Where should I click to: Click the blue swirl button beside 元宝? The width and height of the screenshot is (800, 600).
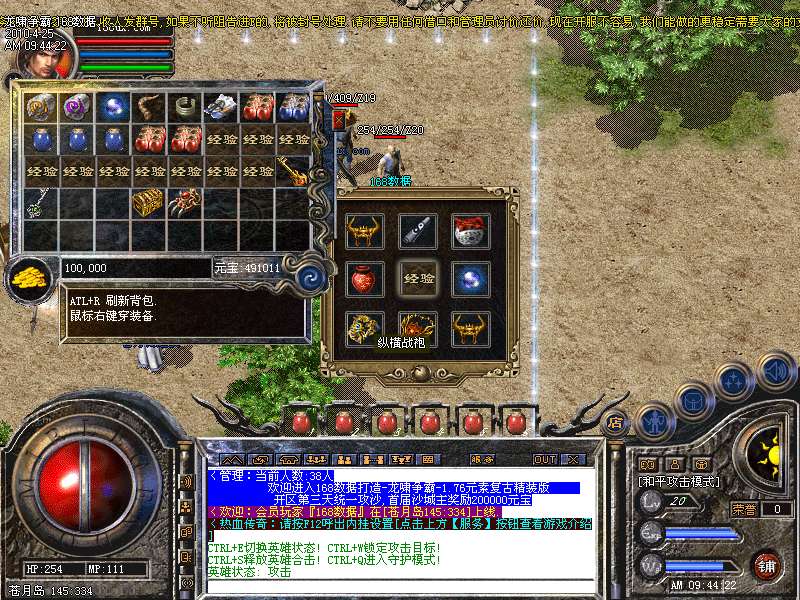point(313,277)
